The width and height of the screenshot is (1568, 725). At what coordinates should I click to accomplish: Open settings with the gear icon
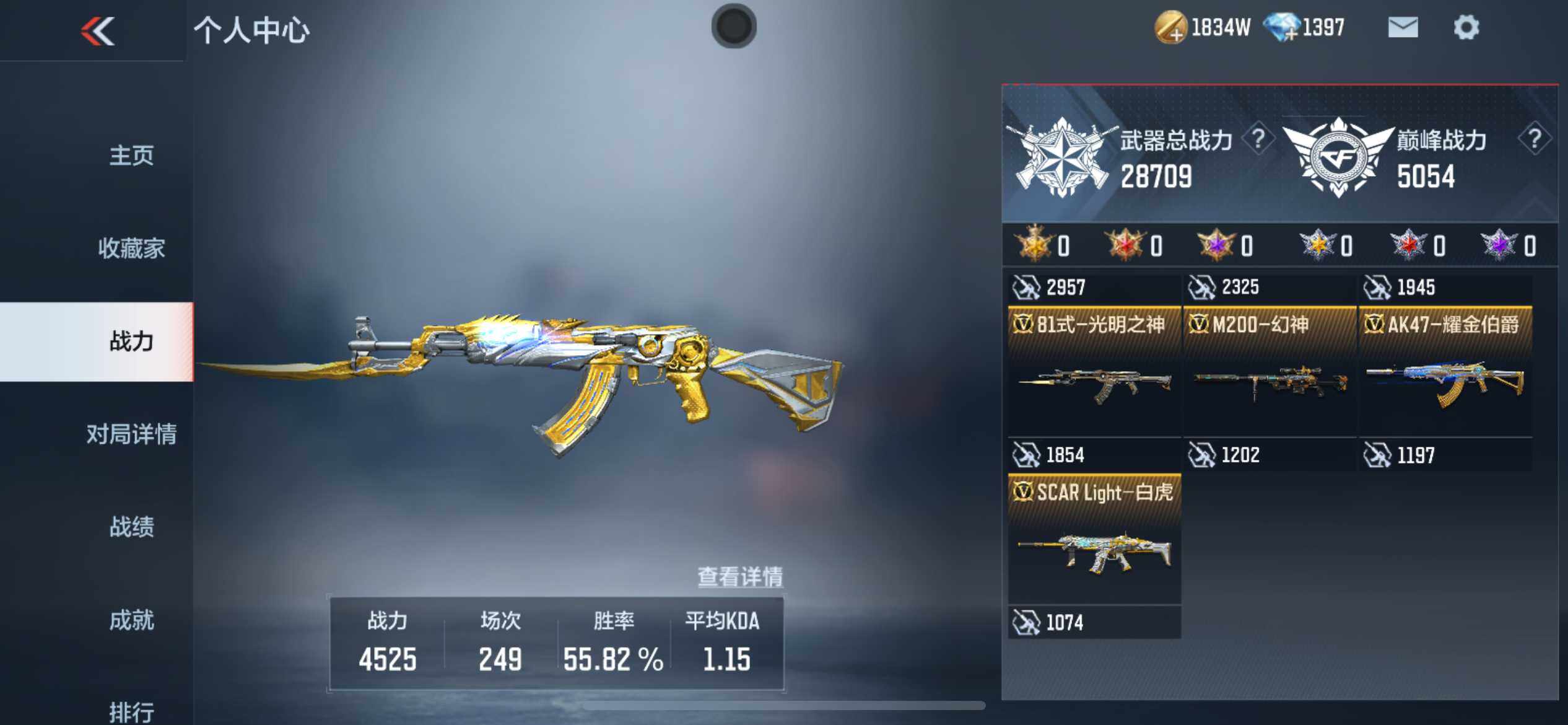click(x=1466, y=28)
